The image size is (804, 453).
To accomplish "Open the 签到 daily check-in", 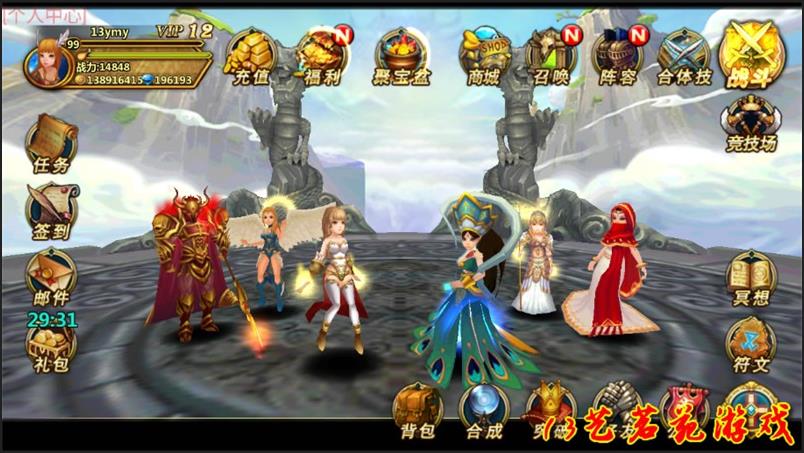I will [50, 210].
